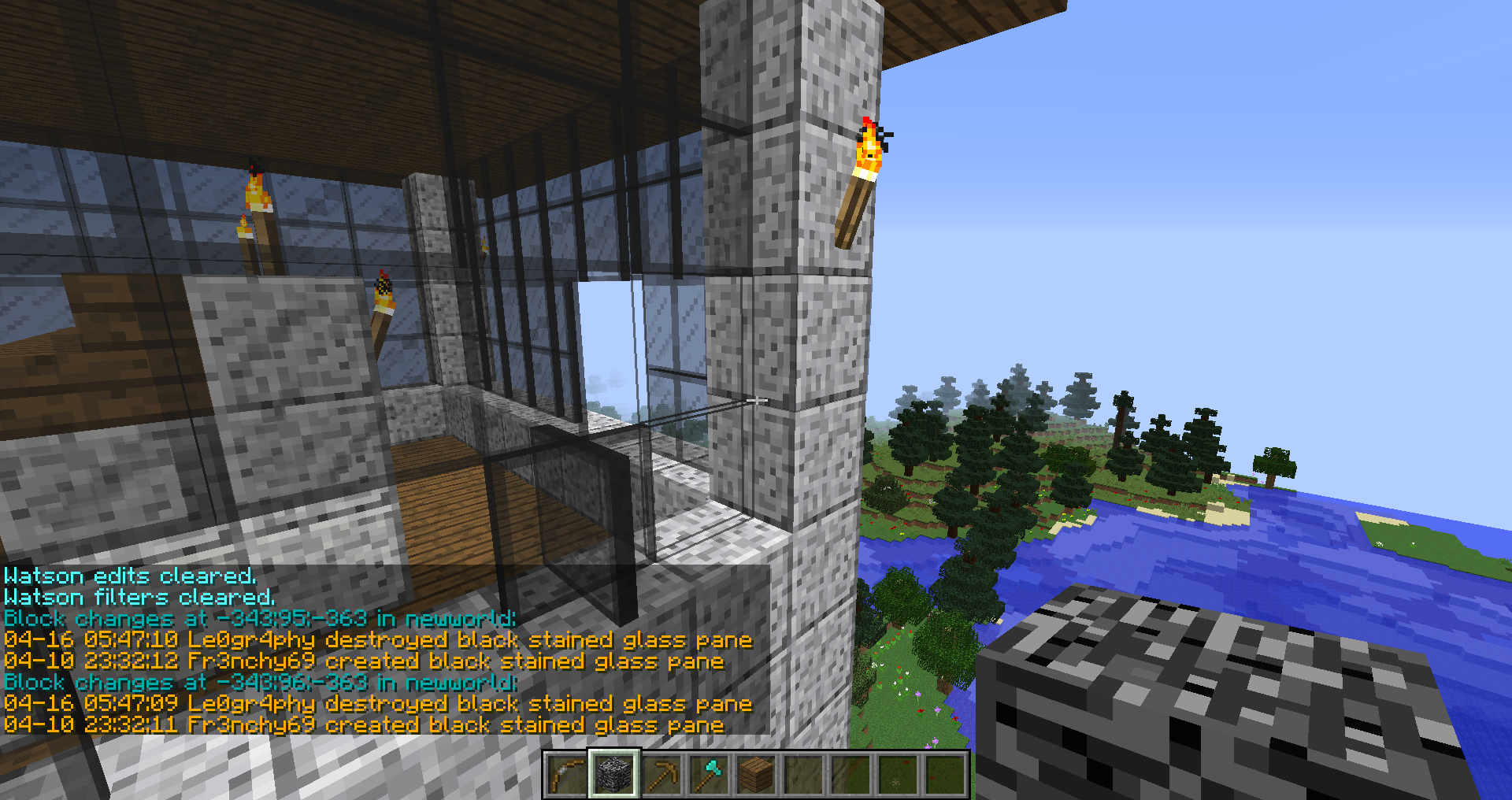Switch to the wooden pickaxe slot
This screenshot has width=1512, height=800.
661,774
